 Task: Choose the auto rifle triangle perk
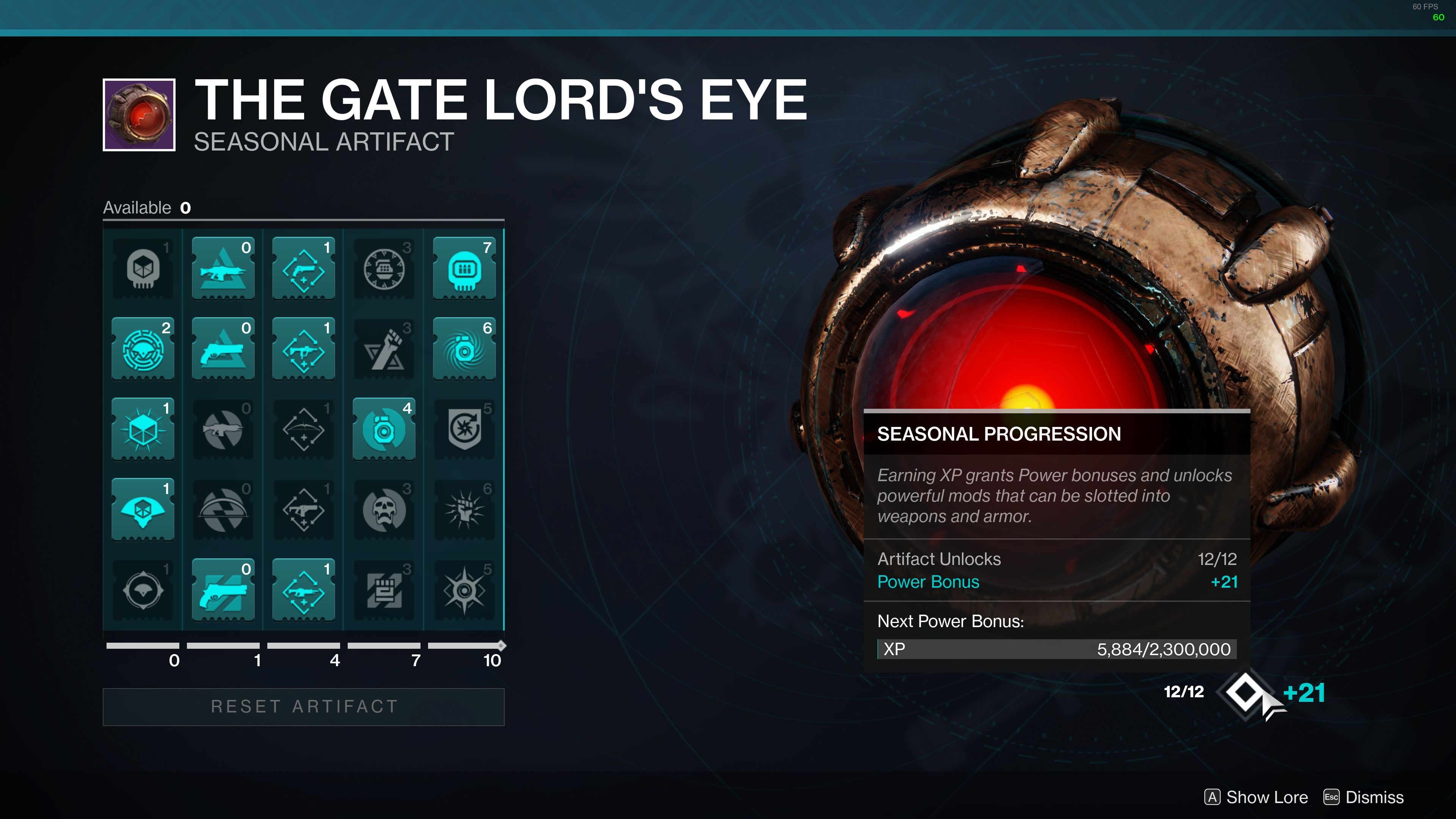[x=223, y=268]
